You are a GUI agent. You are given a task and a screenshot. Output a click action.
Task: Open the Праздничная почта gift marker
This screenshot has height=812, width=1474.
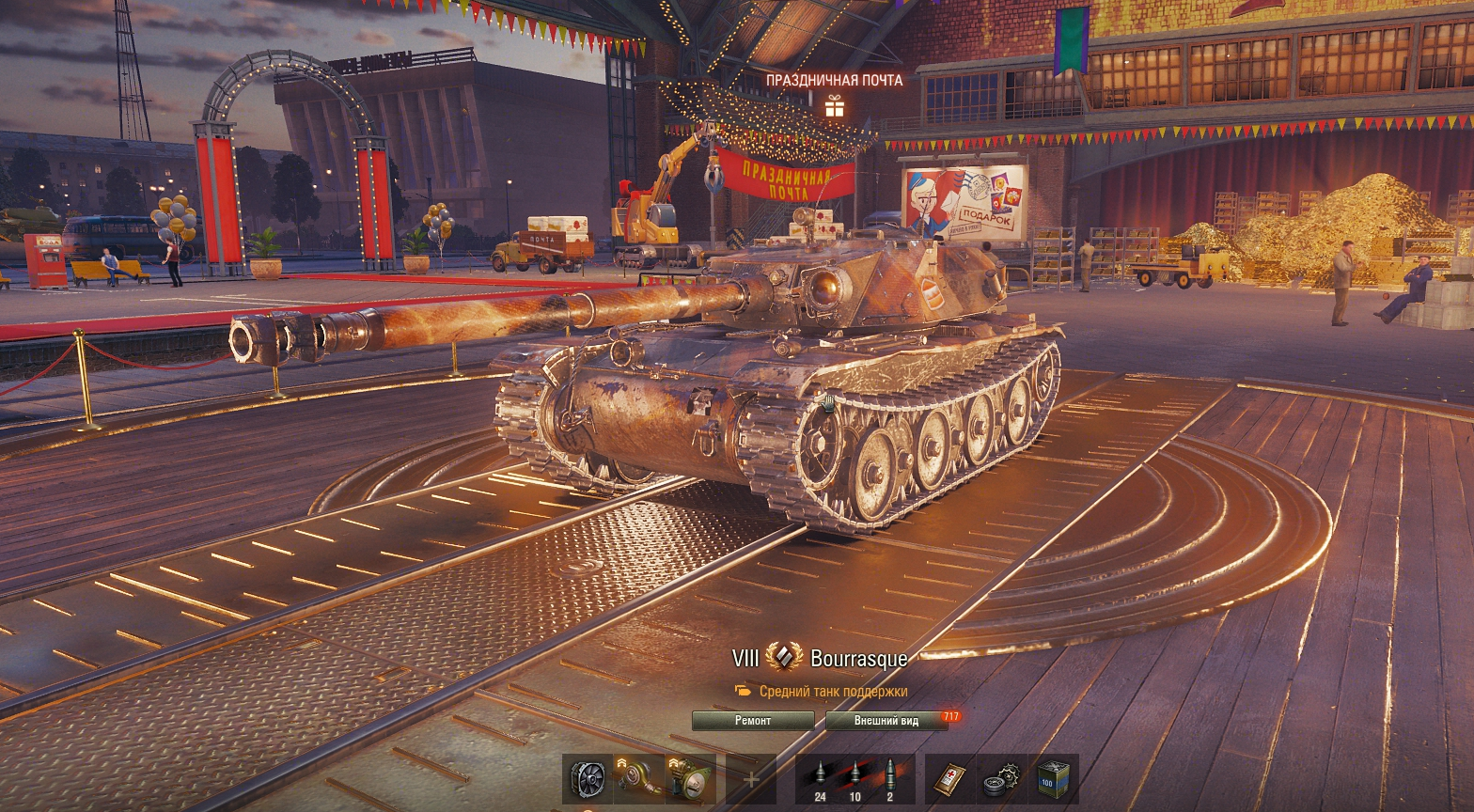[834, 106]
